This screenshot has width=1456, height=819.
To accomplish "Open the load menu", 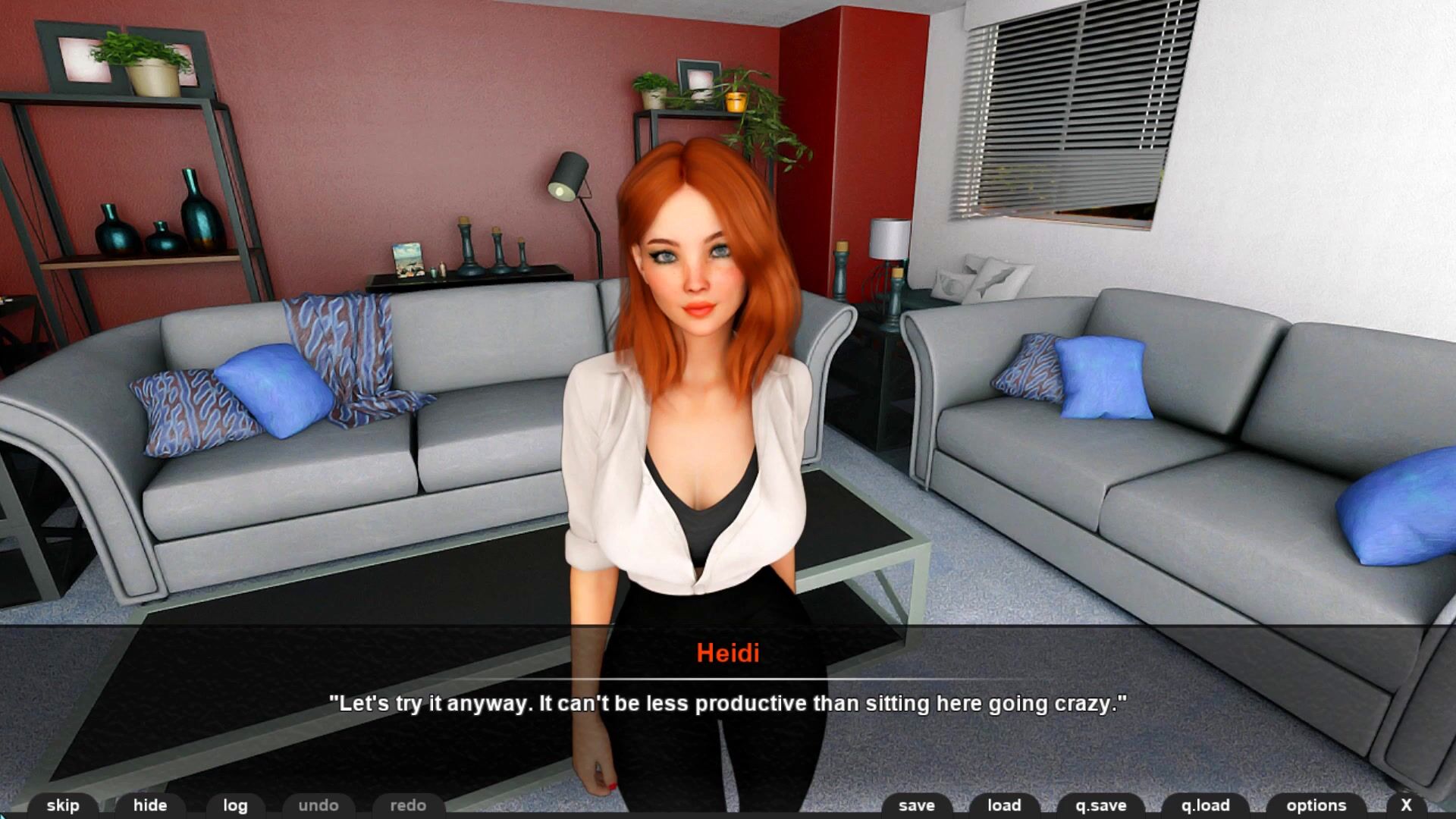I will pos(1004,805).
